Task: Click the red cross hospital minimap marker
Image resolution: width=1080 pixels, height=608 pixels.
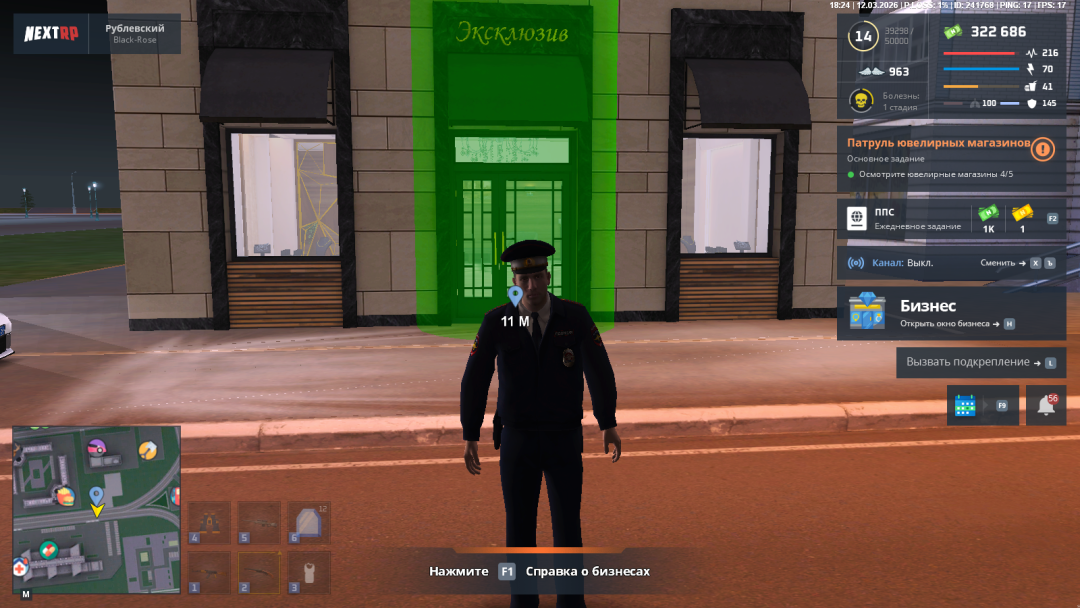Action: click(20, 568)
